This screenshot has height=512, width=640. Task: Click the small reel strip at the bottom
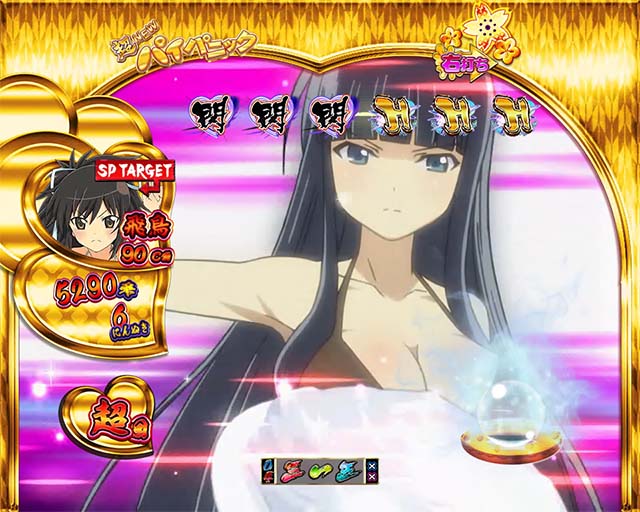tap(321, 471)
